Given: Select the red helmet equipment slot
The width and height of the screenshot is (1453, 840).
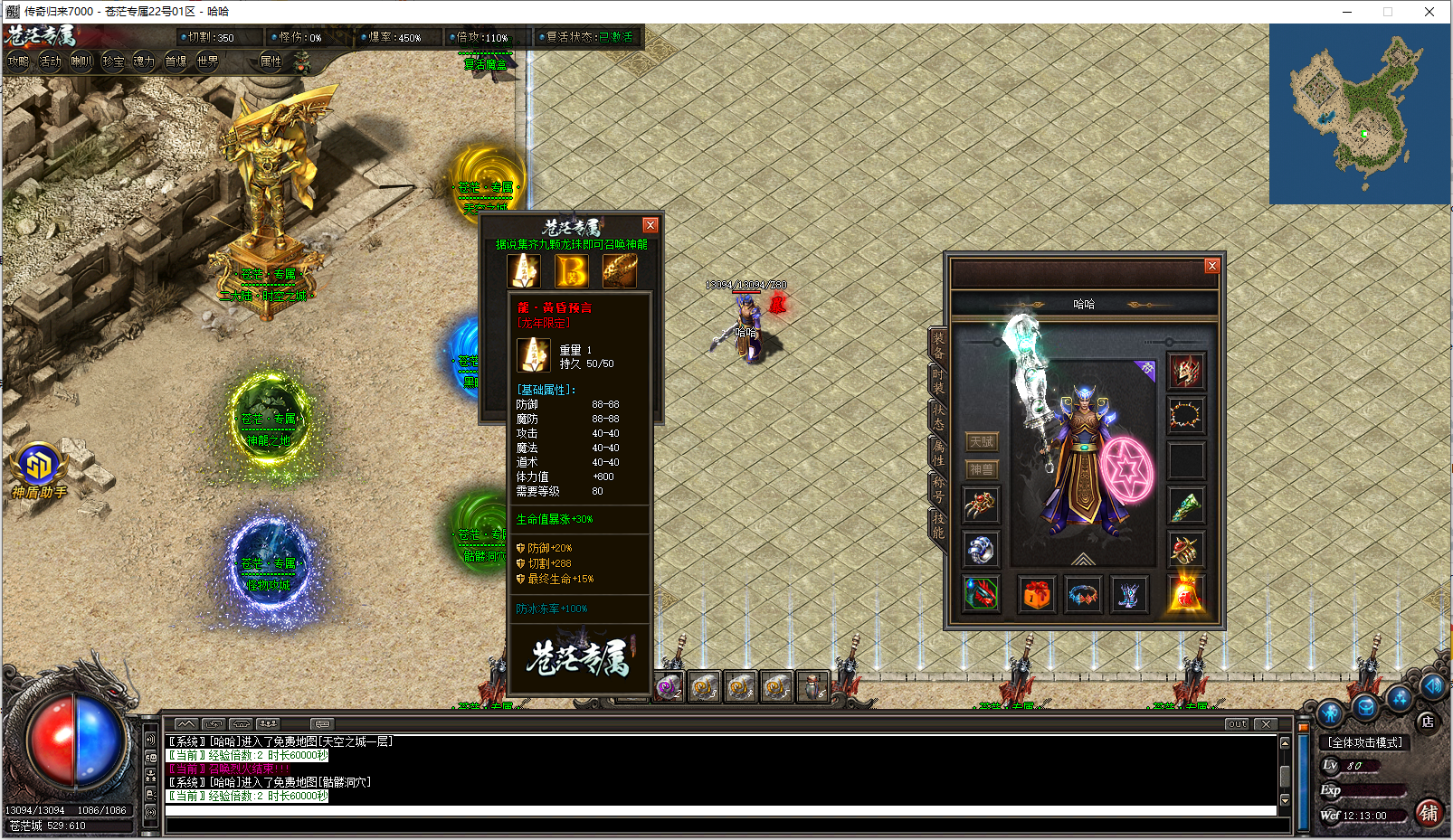Looking at the screenshot, I should click(x=1185, y=372).
